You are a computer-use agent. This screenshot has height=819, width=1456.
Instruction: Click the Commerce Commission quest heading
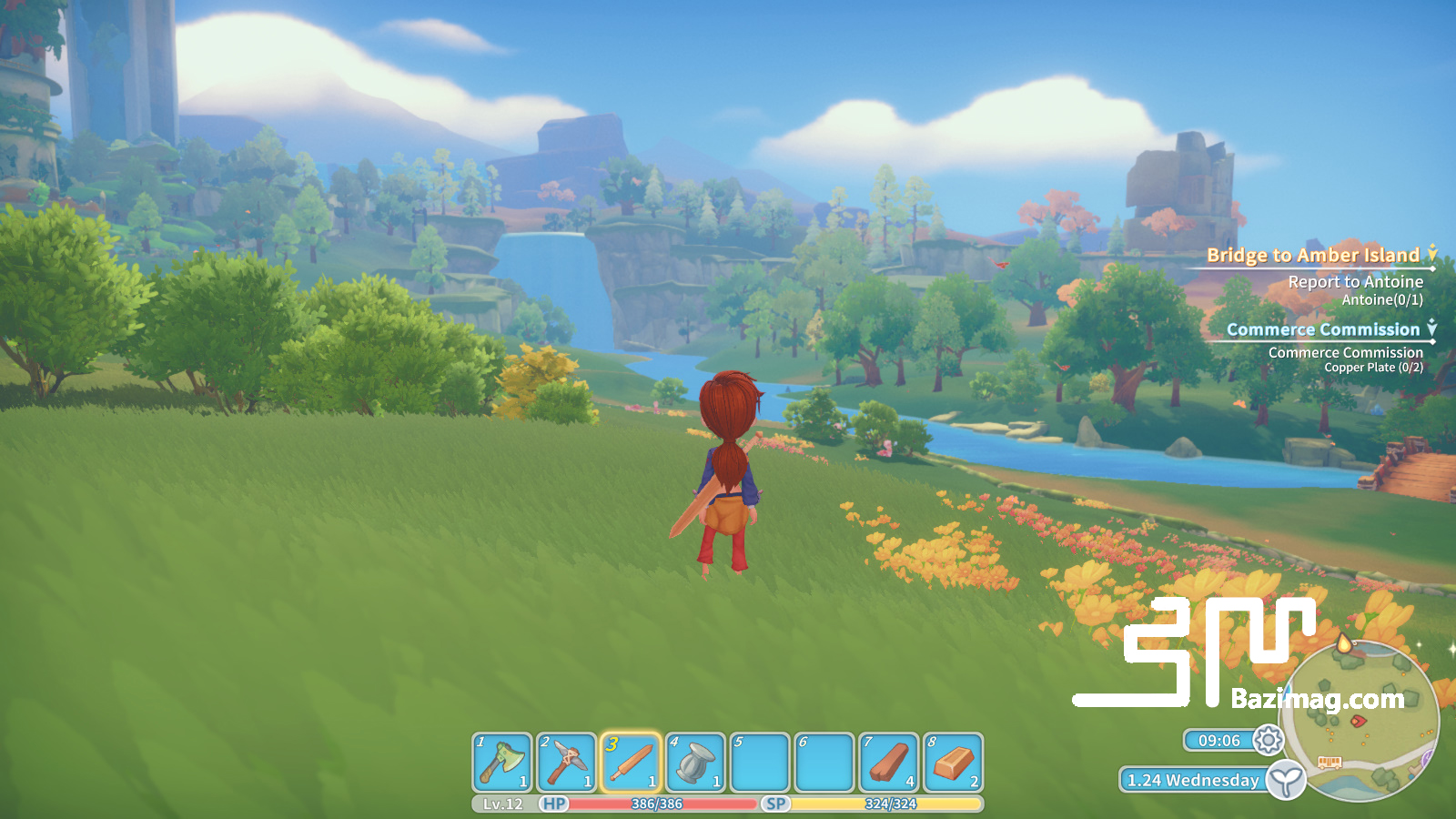(x=1326, y=329)
